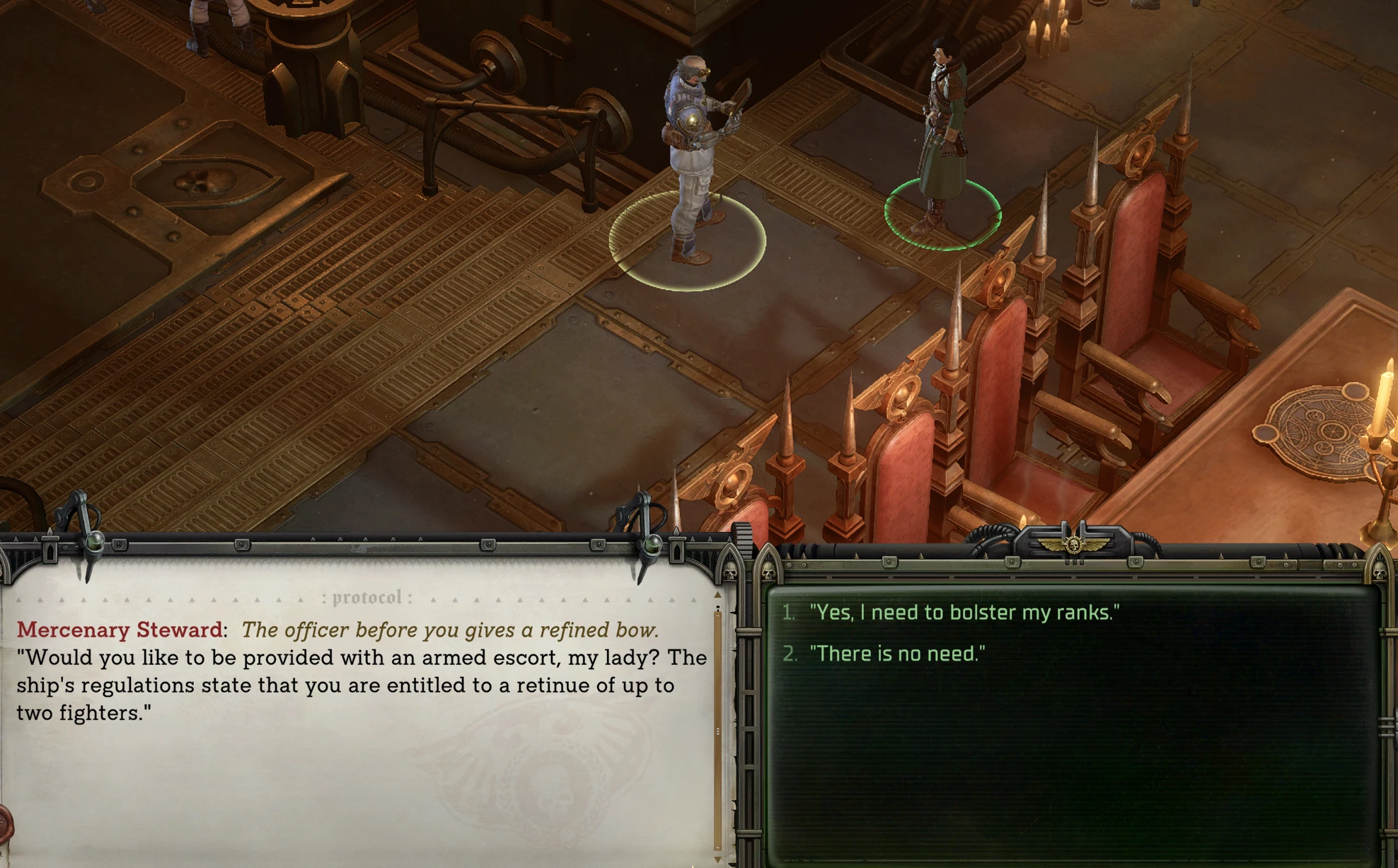Click the up arrow atop the dialogue scrollbar
1398x868 pixels.
[x=717, y=594]
